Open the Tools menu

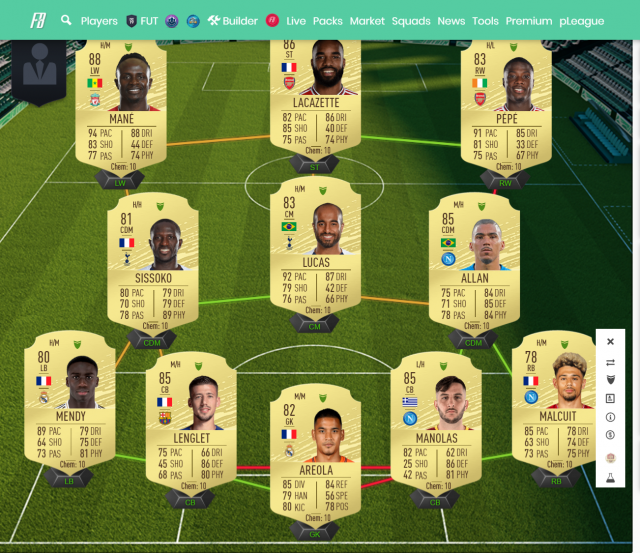coord(485,20)
